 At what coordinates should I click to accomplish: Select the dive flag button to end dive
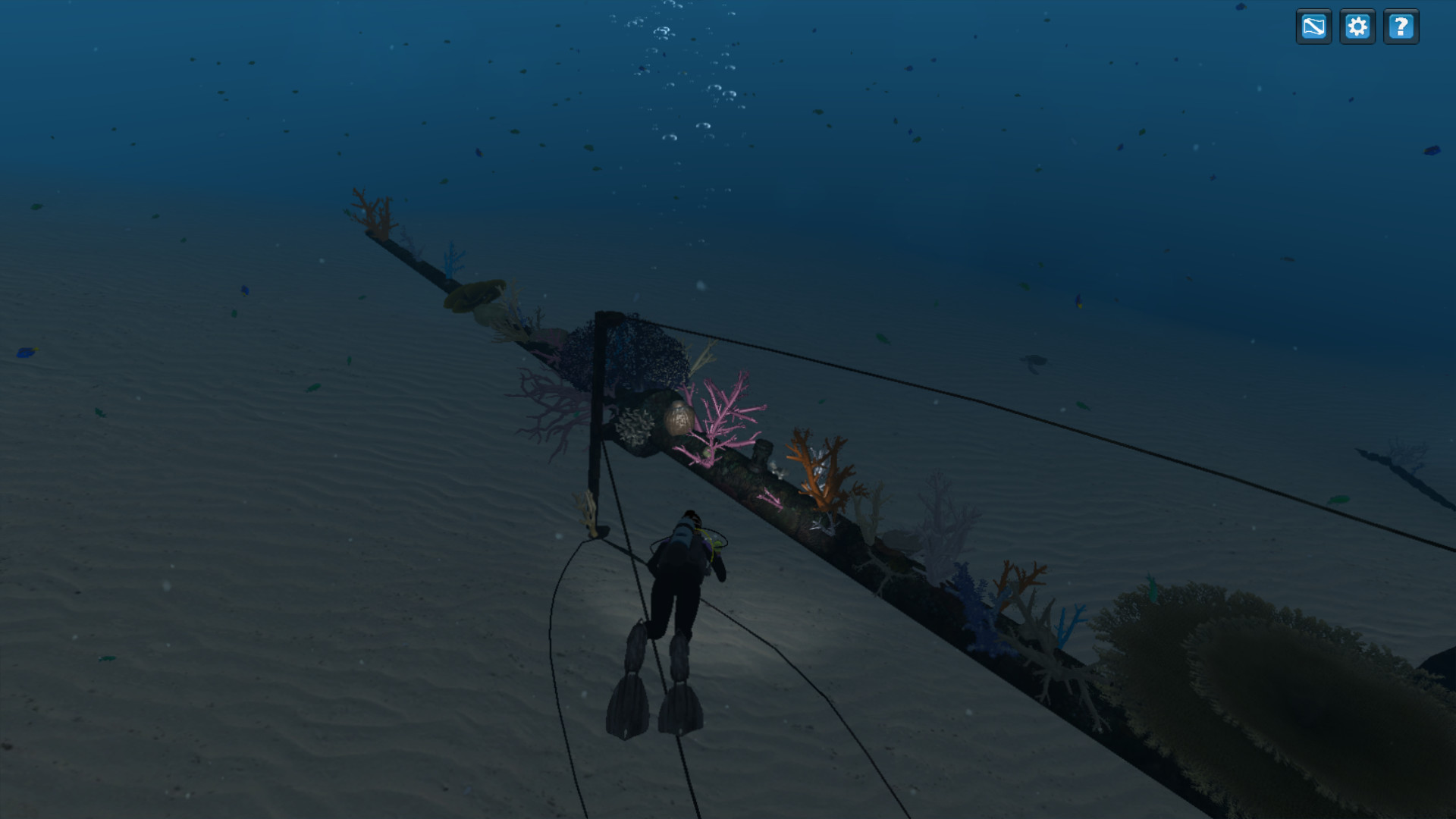(x=1314, y=27)
